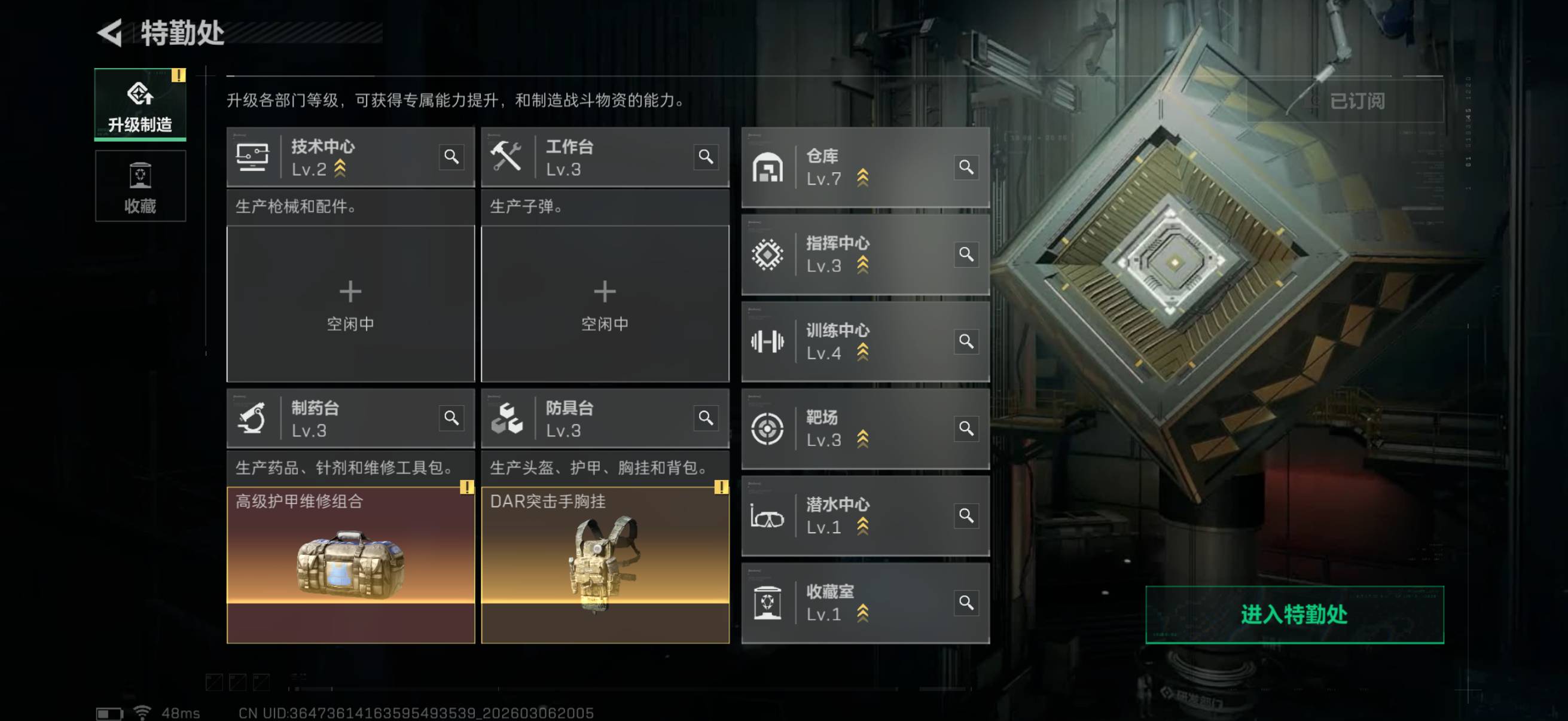1568x721 pixels.
Task: Switch to the 升级制造 tab
Action: 140,105
